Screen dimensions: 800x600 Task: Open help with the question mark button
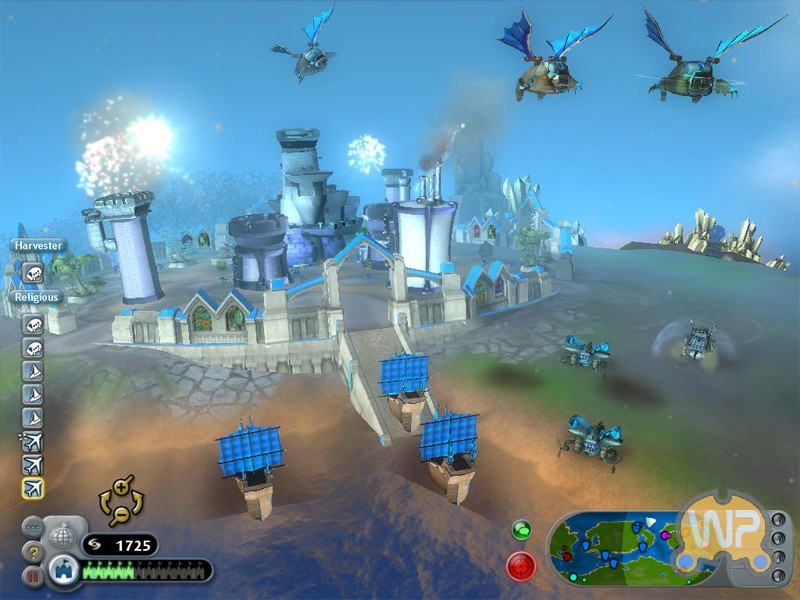click(x=32, y=551)
